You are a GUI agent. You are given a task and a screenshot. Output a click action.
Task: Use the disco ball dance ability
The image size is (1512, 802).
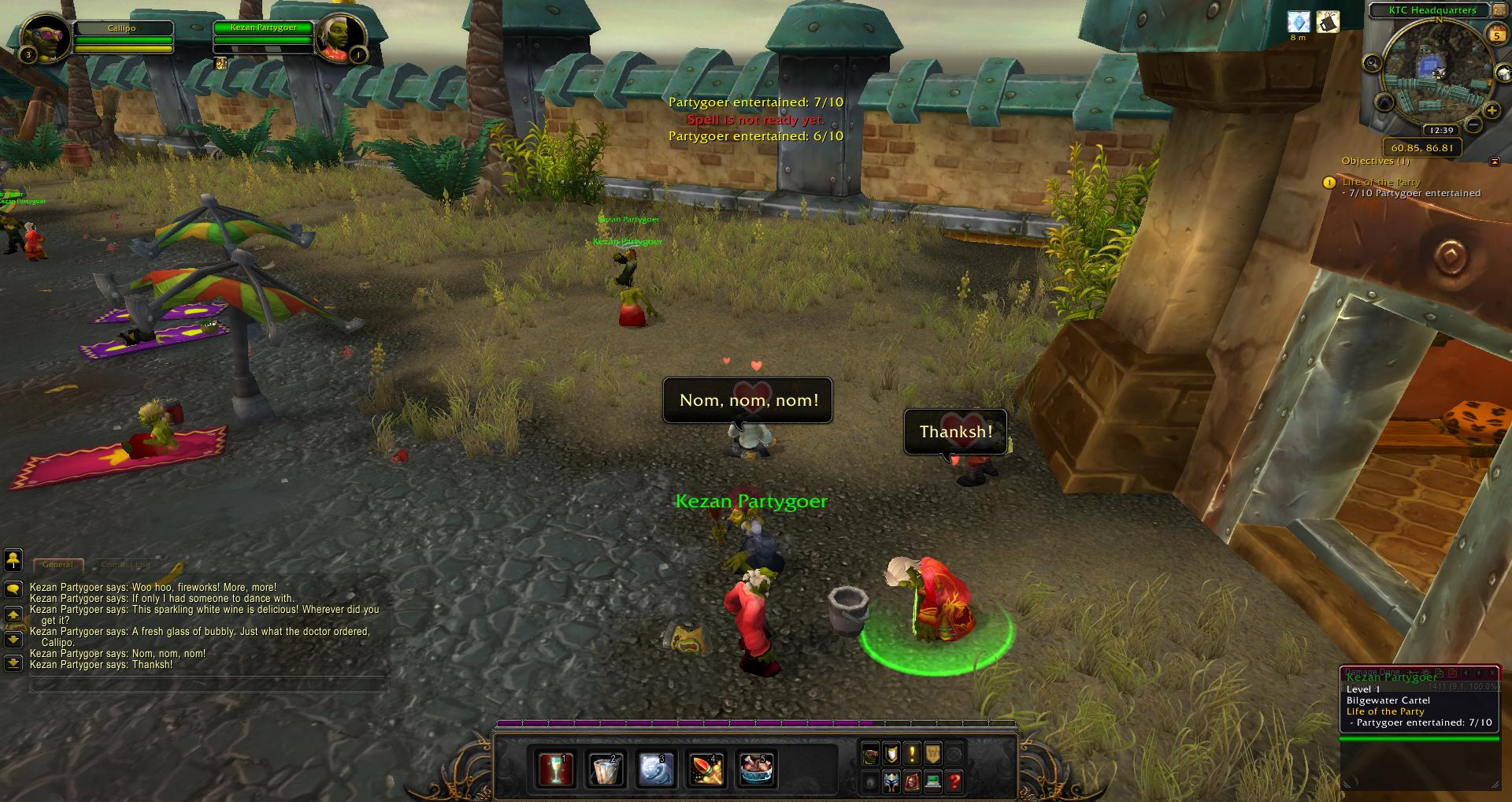654,769
